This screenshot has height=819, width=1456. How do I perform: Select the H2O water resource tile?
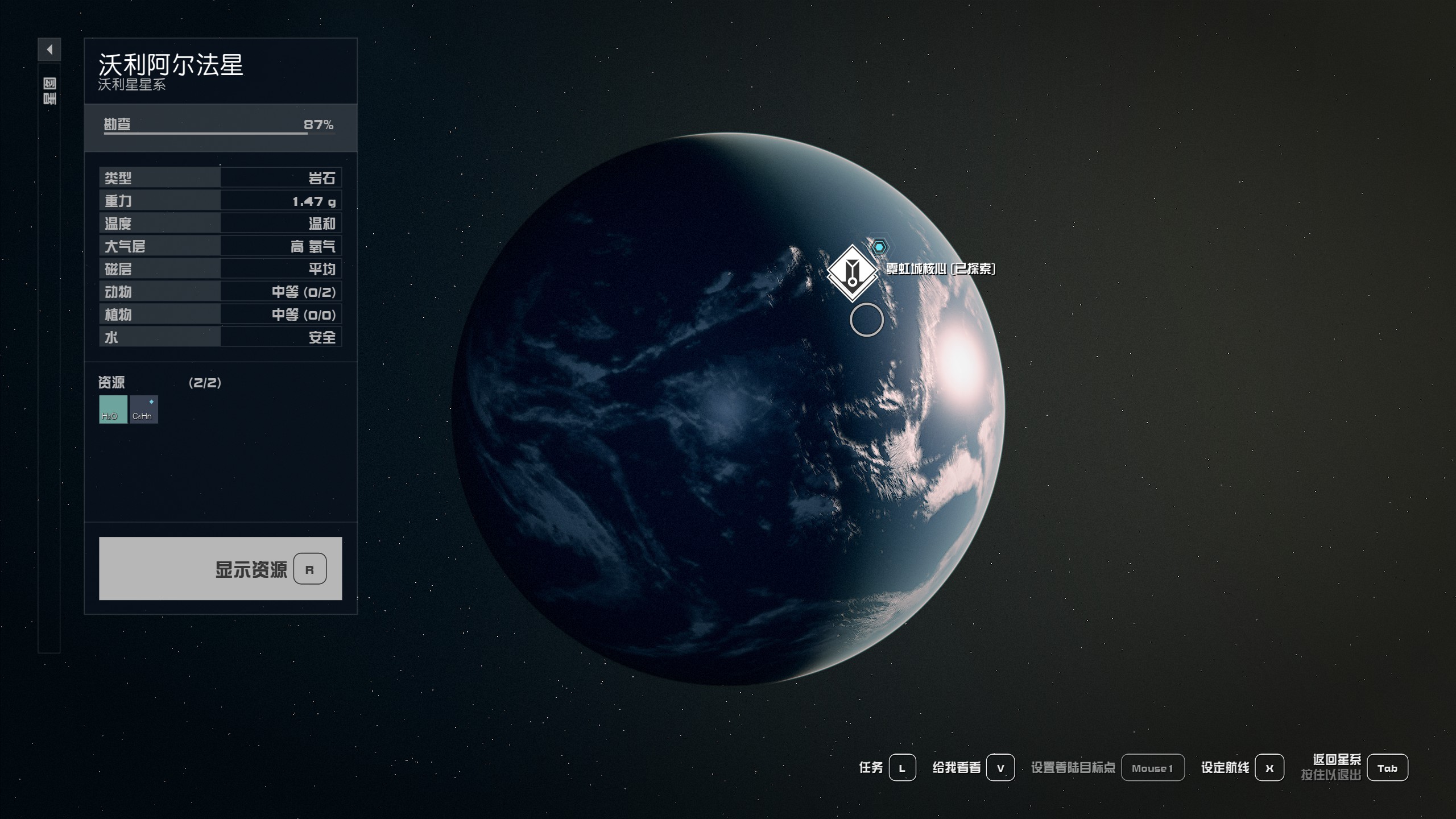[113, 409]
